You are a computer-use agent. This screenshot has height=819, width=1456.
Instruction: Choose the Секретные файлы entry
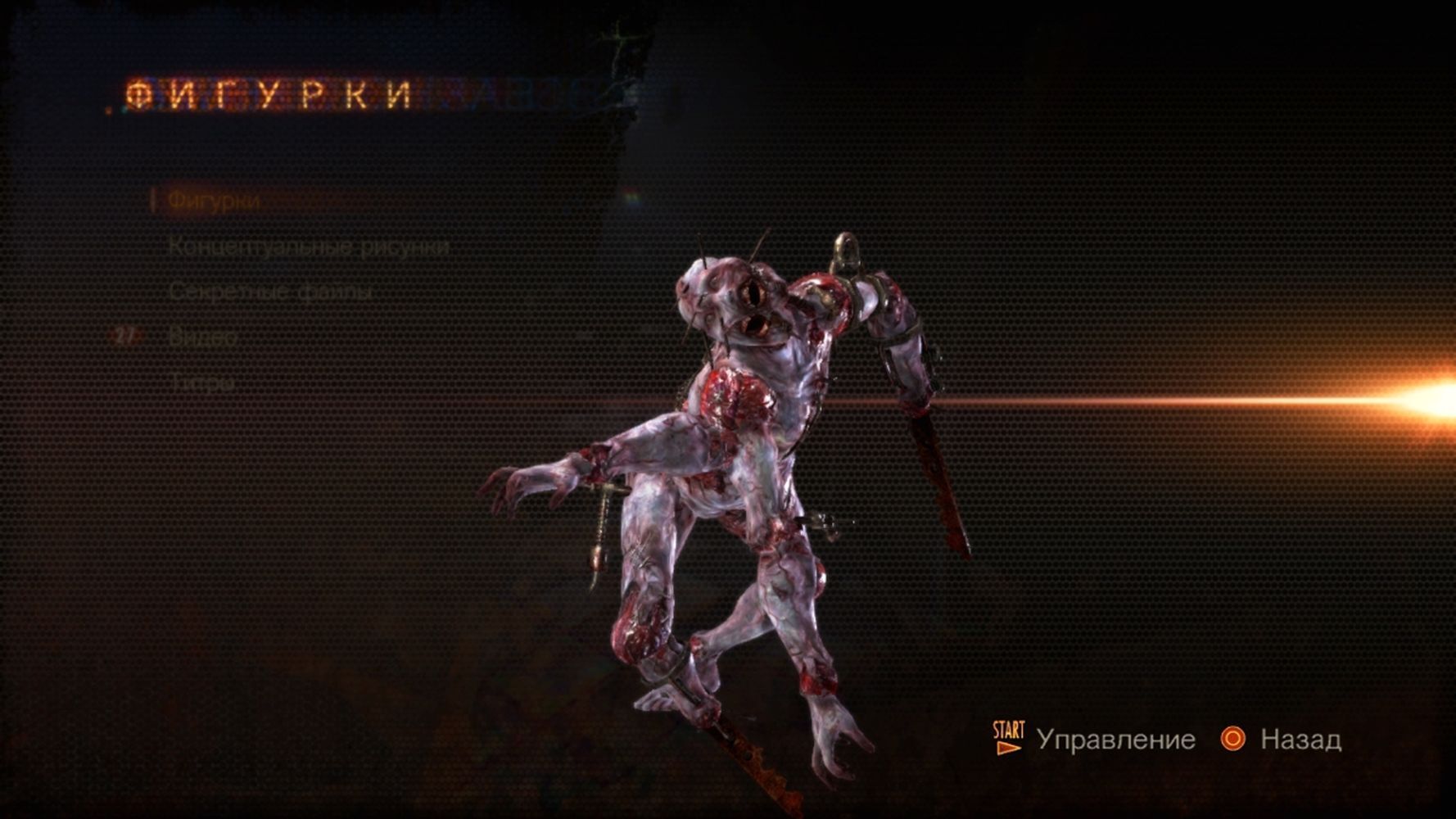271,292
